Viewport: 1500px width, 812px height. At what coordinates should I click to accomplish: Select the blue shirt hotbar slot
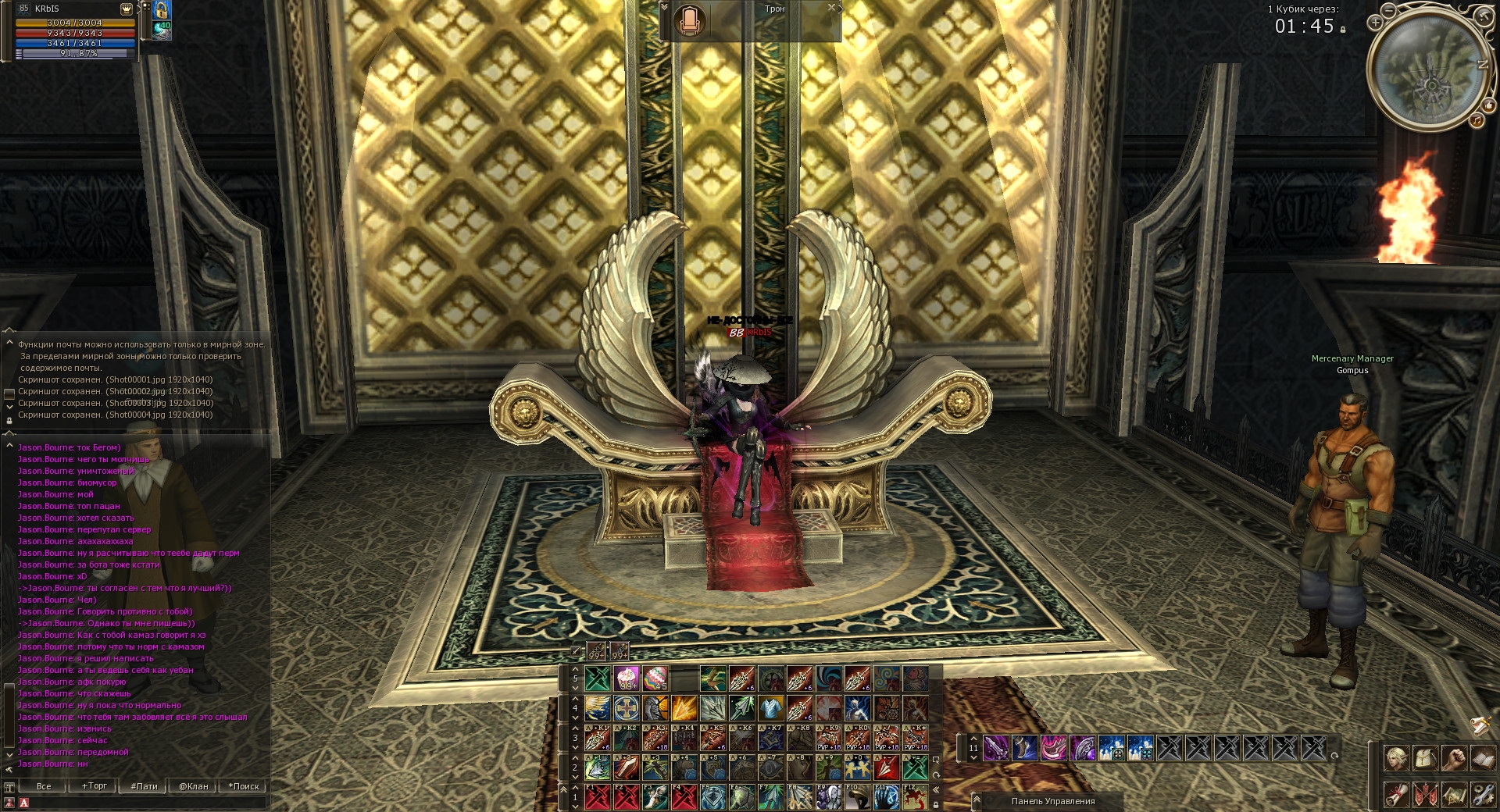771,708
